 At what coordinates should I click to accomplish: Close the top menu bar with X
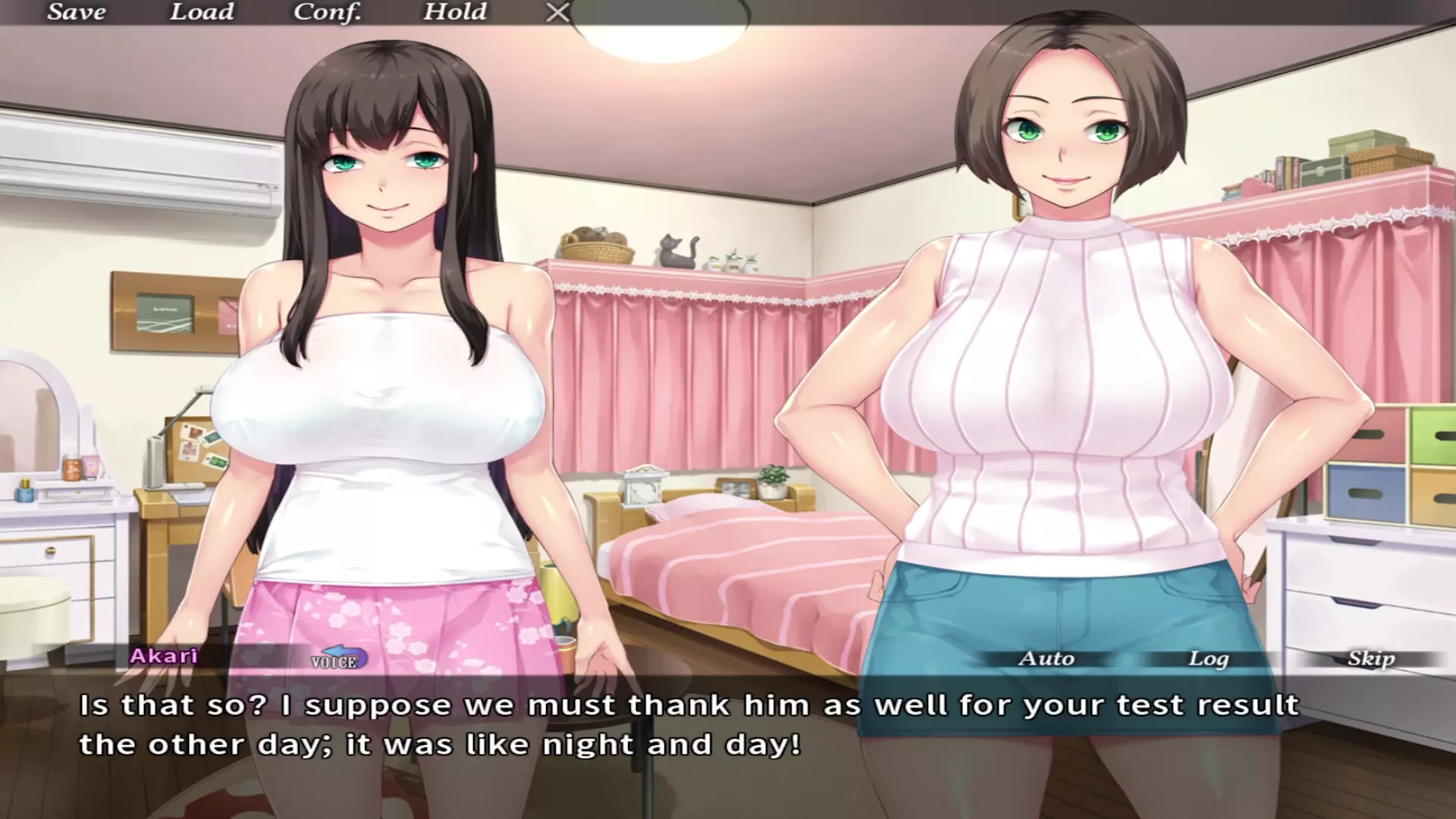click(558, 12)
